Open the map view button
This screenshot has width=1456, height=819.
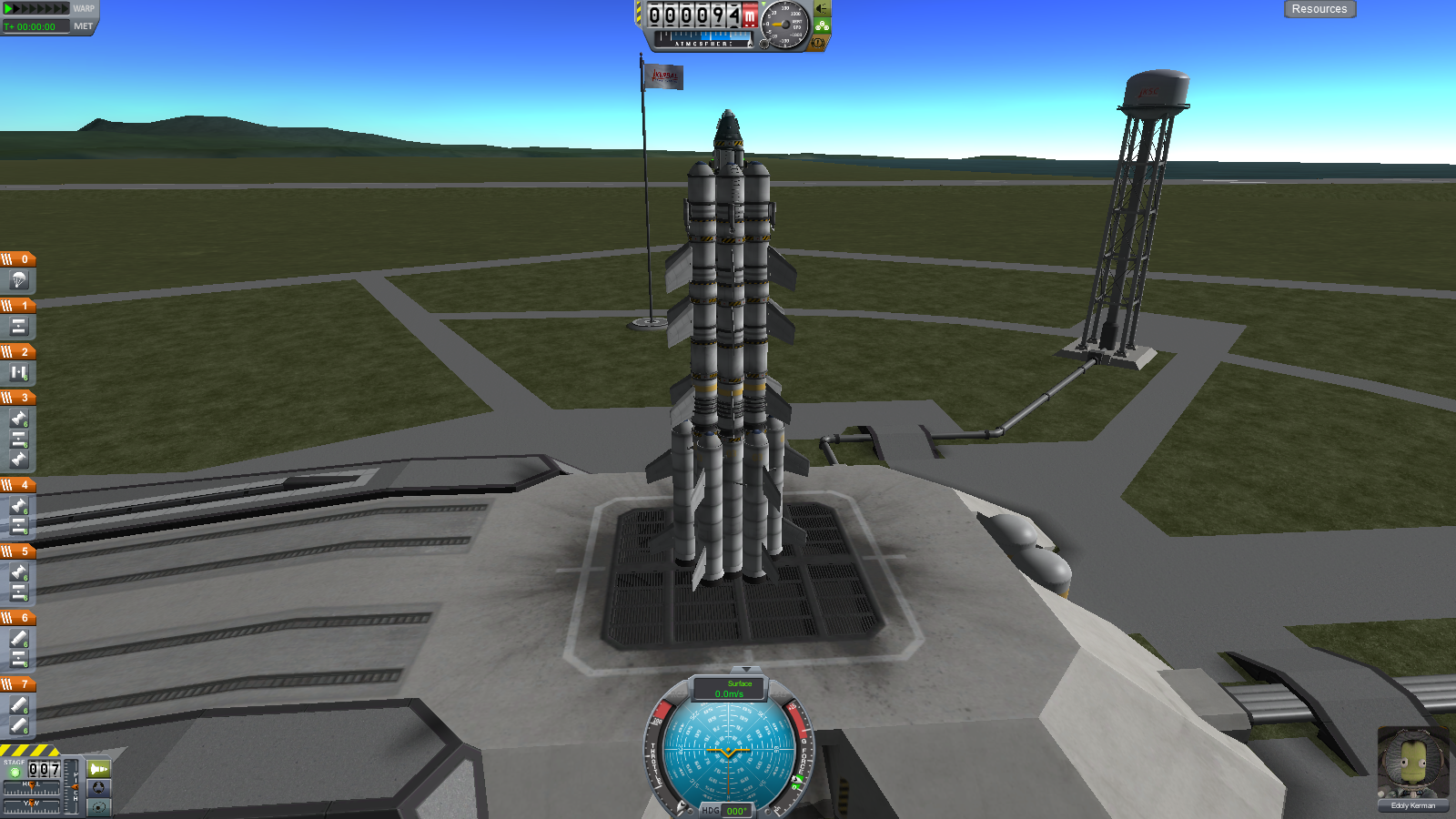[x=98, y=806]
